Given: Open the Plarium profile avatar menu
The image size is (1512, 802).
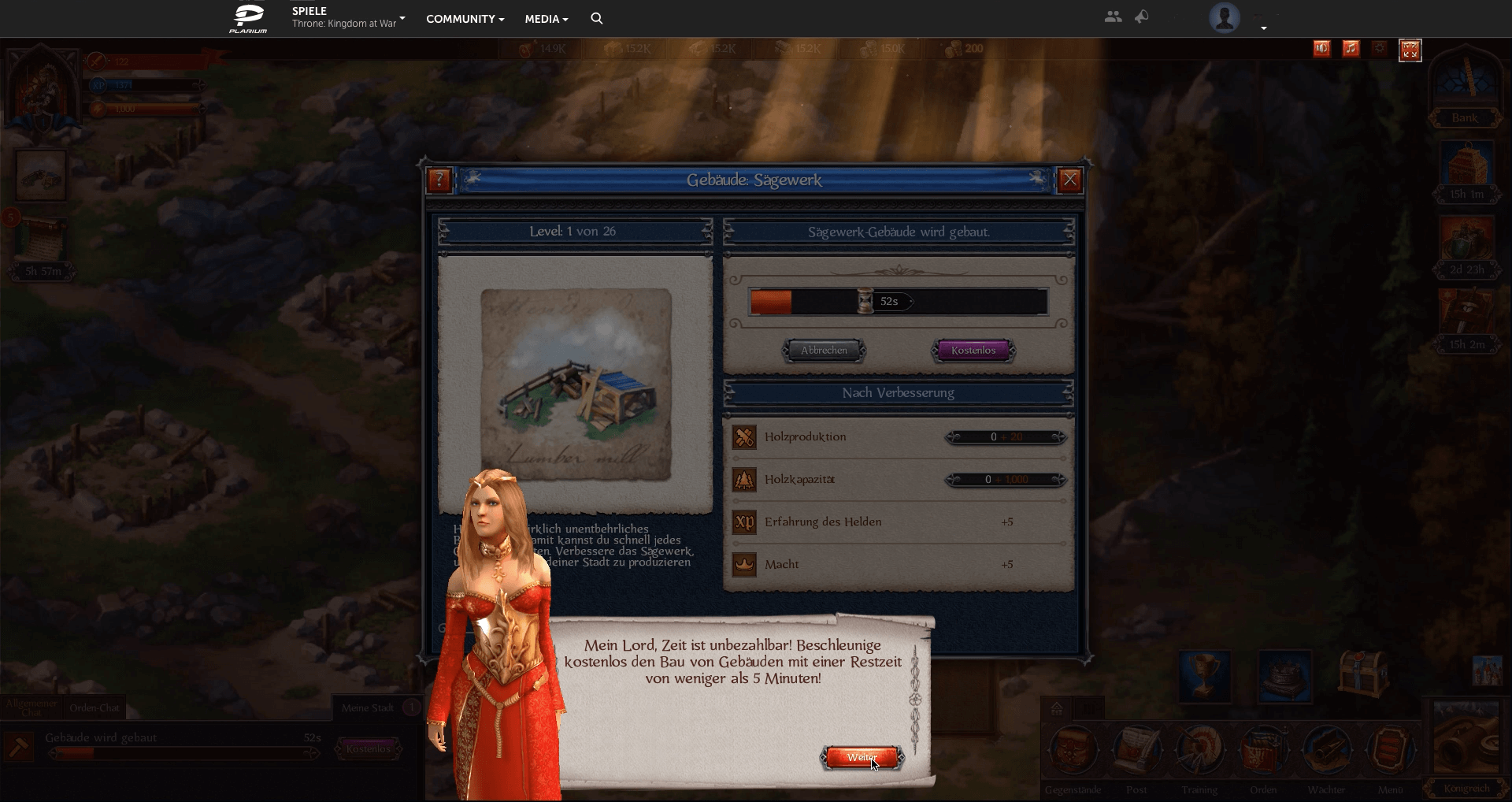Looking at the screenshot, I should click(x=1225, y=18).
